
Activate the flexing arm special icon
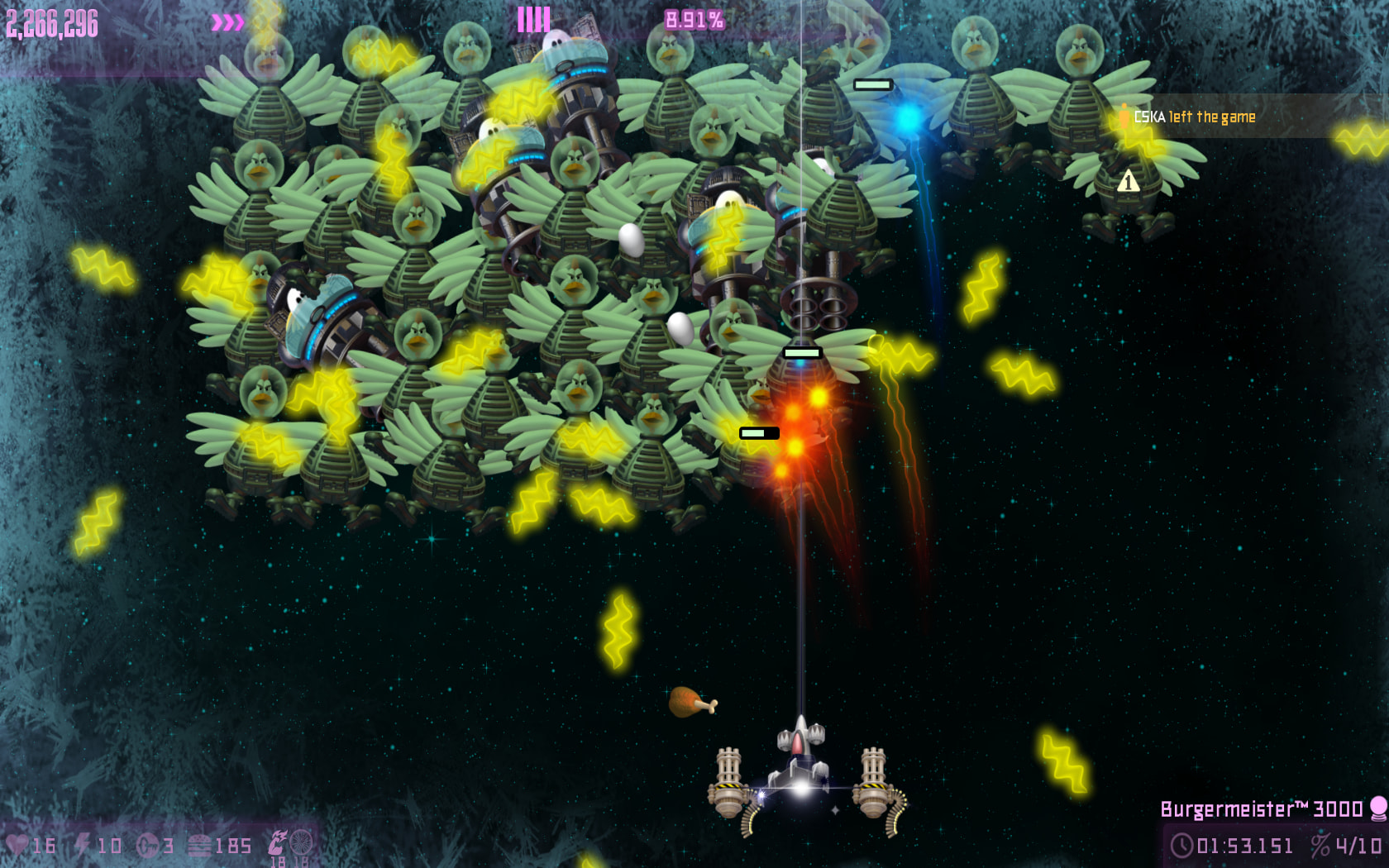[277, 842]
